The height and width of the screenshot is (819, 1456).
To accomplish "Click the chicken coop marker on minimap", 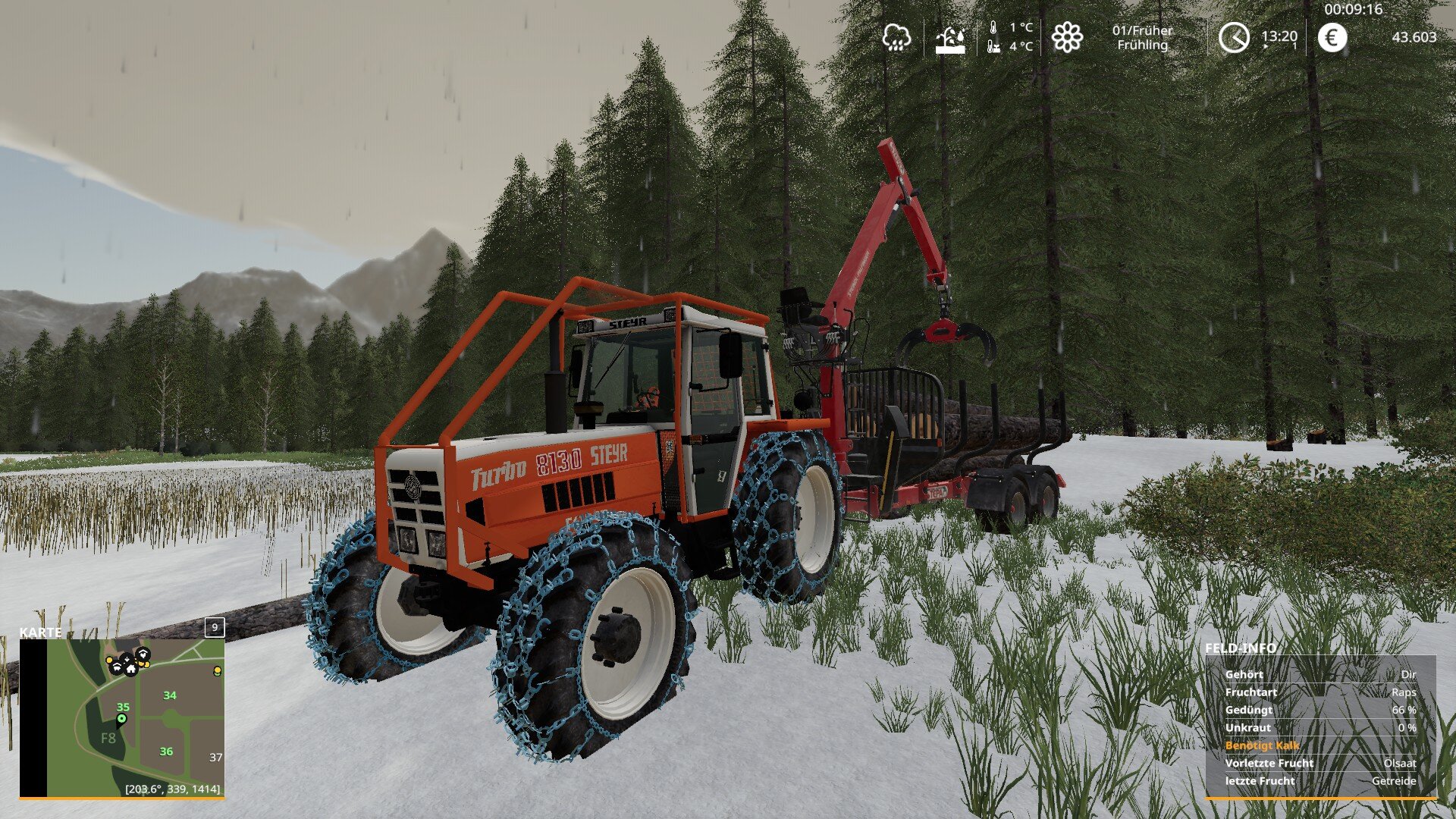I will [x=143, y=654].
